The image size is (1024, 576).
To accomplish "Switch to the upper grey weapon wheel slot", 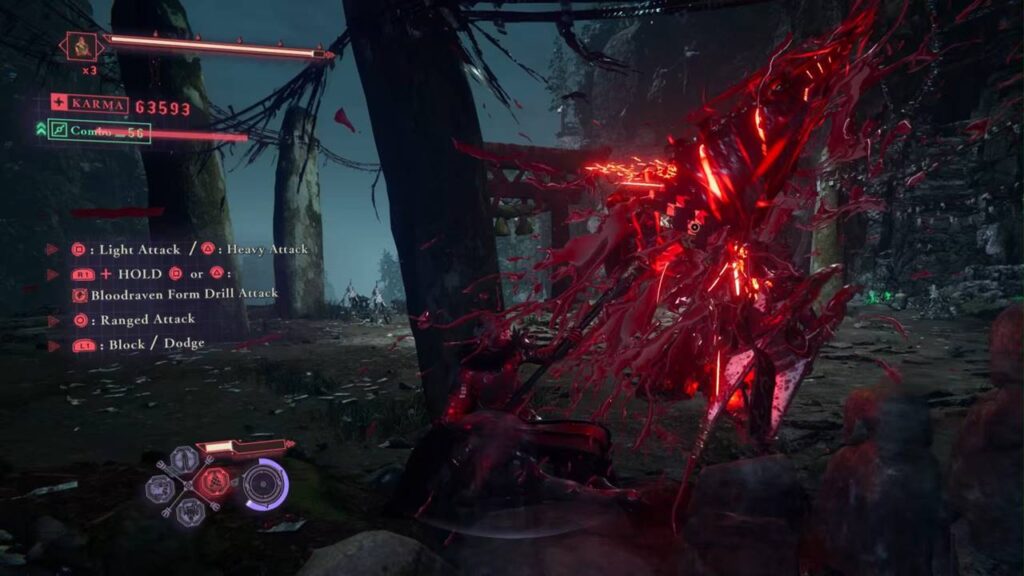I will (184, 460).
